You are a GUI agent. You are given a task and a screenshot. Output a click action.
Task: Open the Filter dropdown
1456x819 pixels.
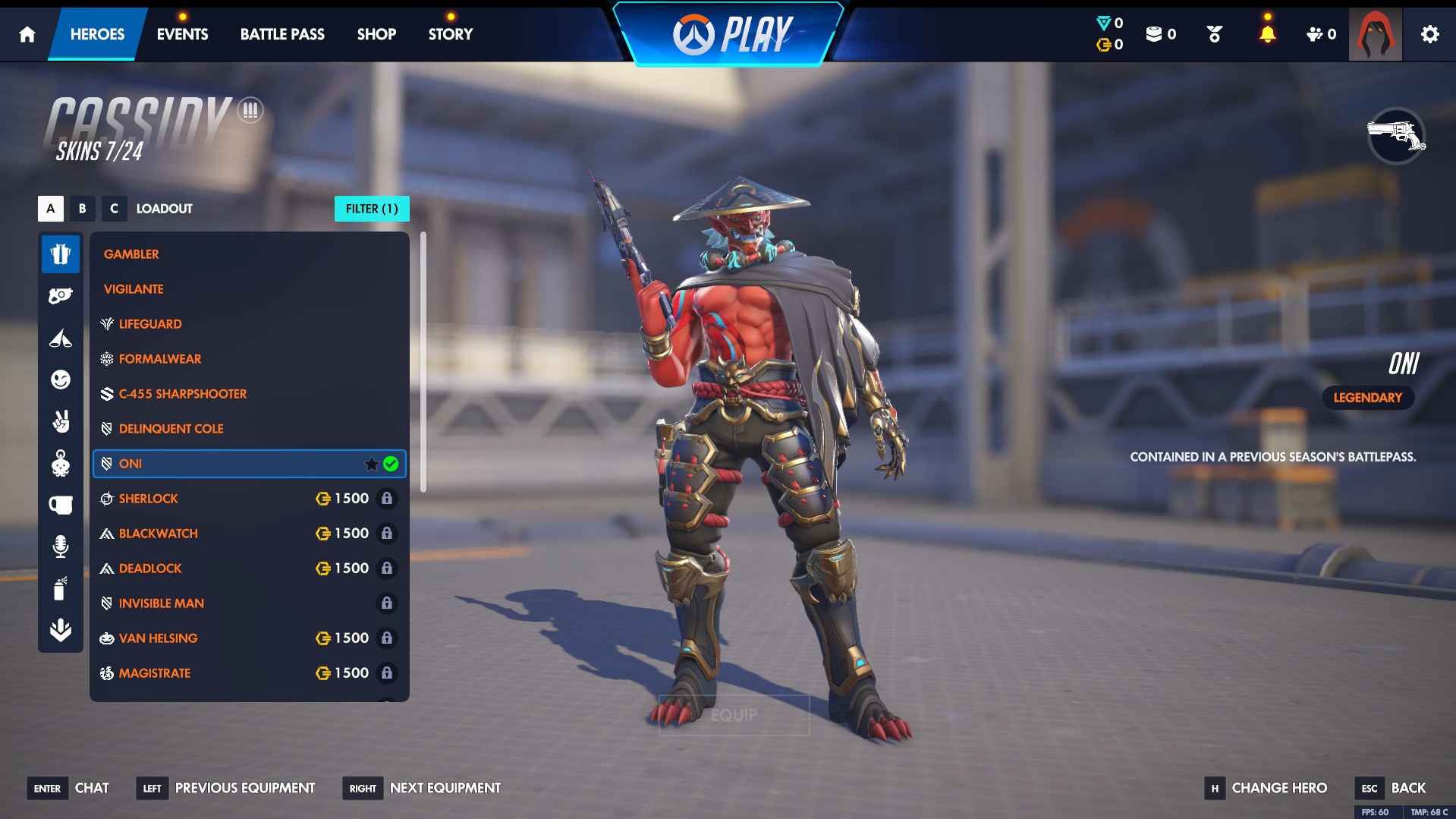click(372, 209)
